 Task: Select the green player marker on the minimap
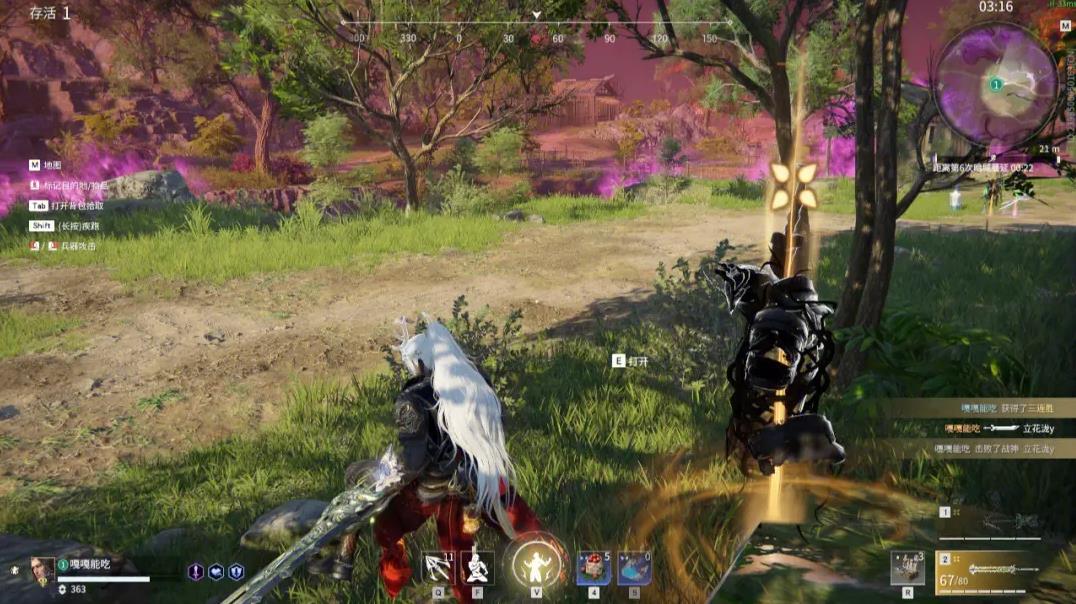click(995, 85)
